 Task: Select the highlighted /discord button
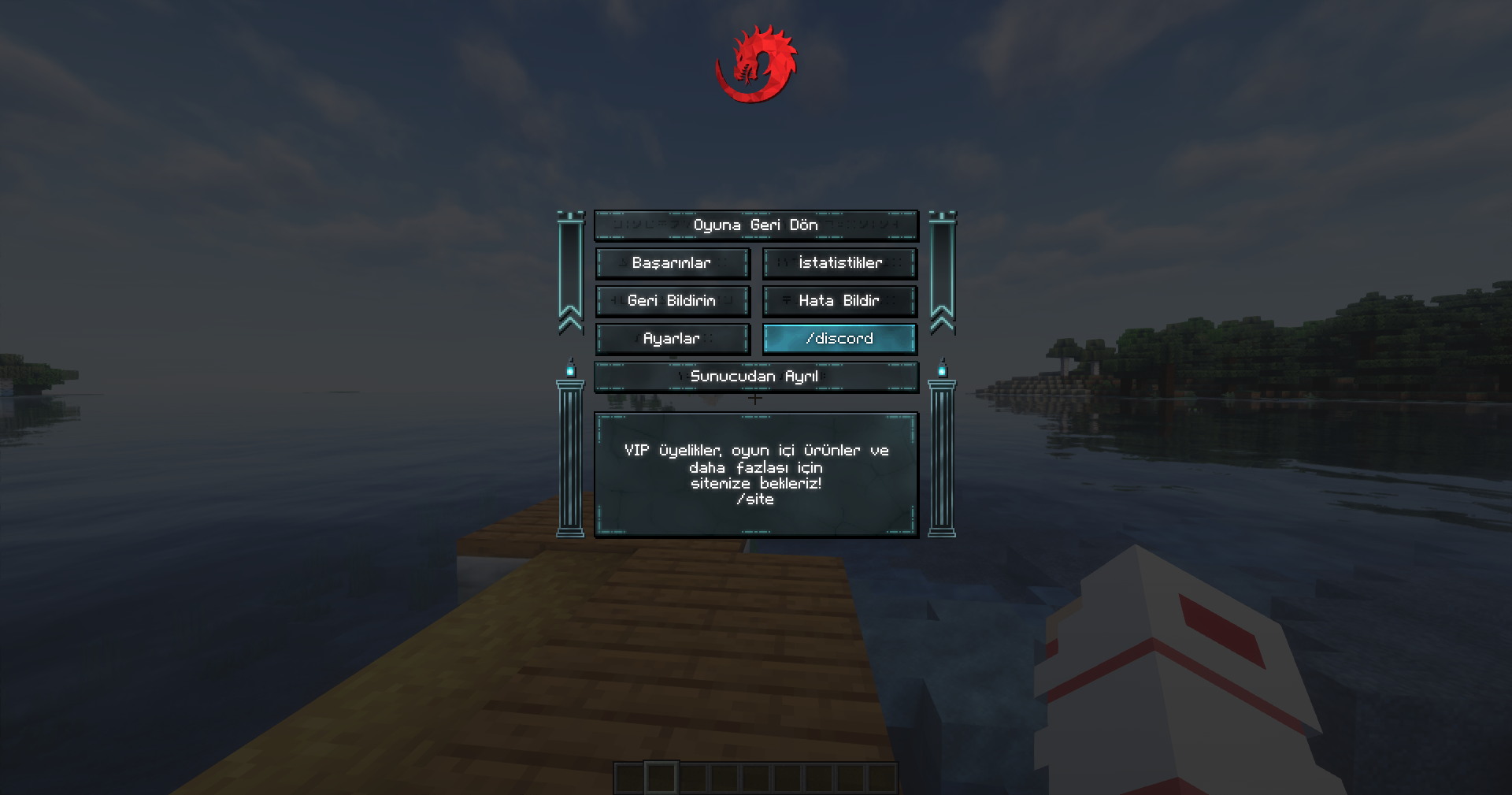tap(839, 338)
